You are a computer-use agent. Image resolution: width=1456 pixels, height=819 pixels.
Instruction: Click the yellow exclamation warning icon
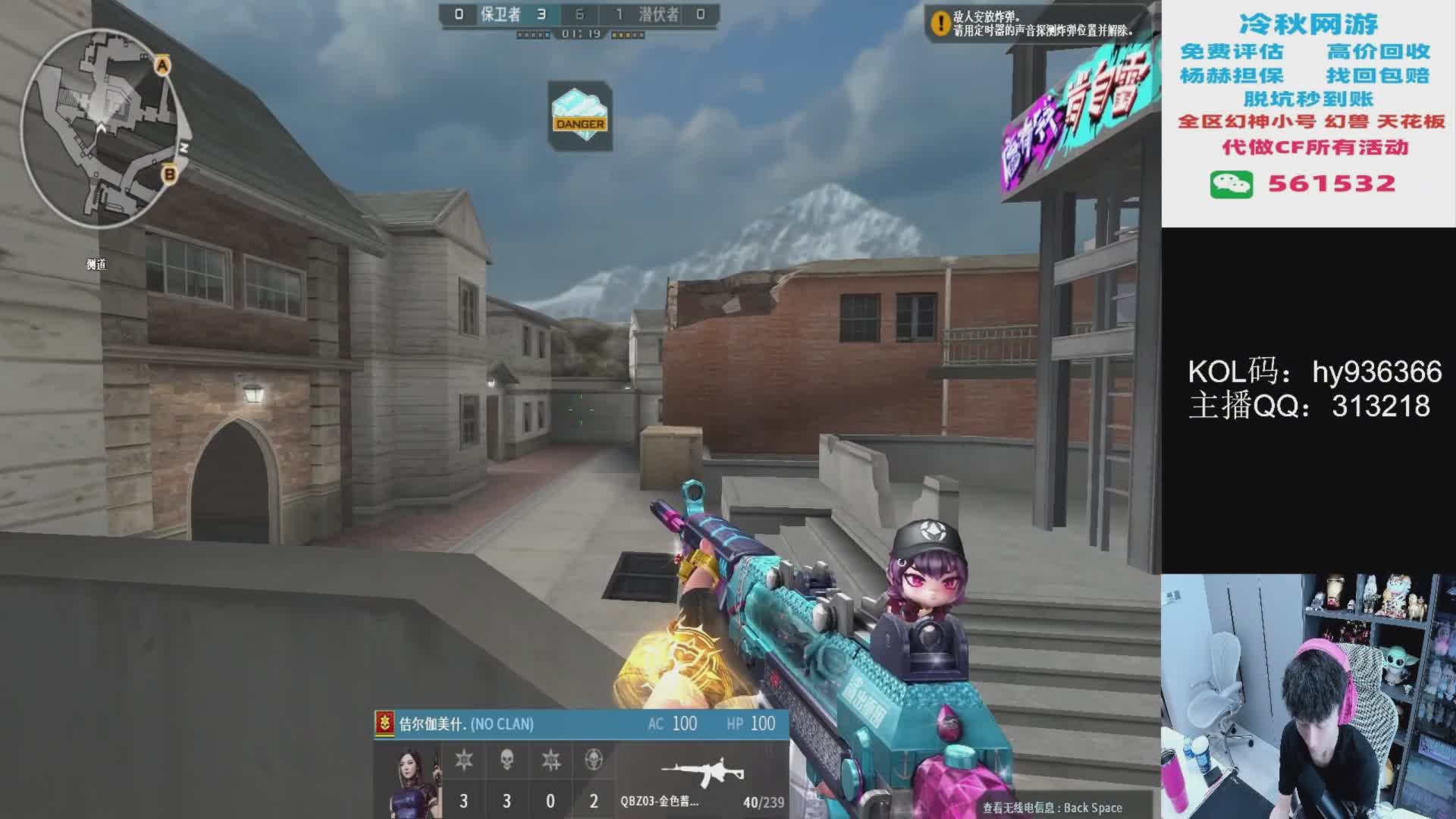coord(941,24)
